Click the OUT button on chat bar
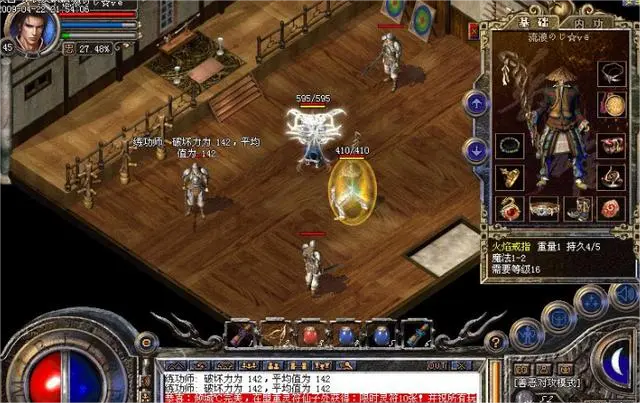Image resolution: width=640 pixels, height=403 pixels. click(437, 366)
